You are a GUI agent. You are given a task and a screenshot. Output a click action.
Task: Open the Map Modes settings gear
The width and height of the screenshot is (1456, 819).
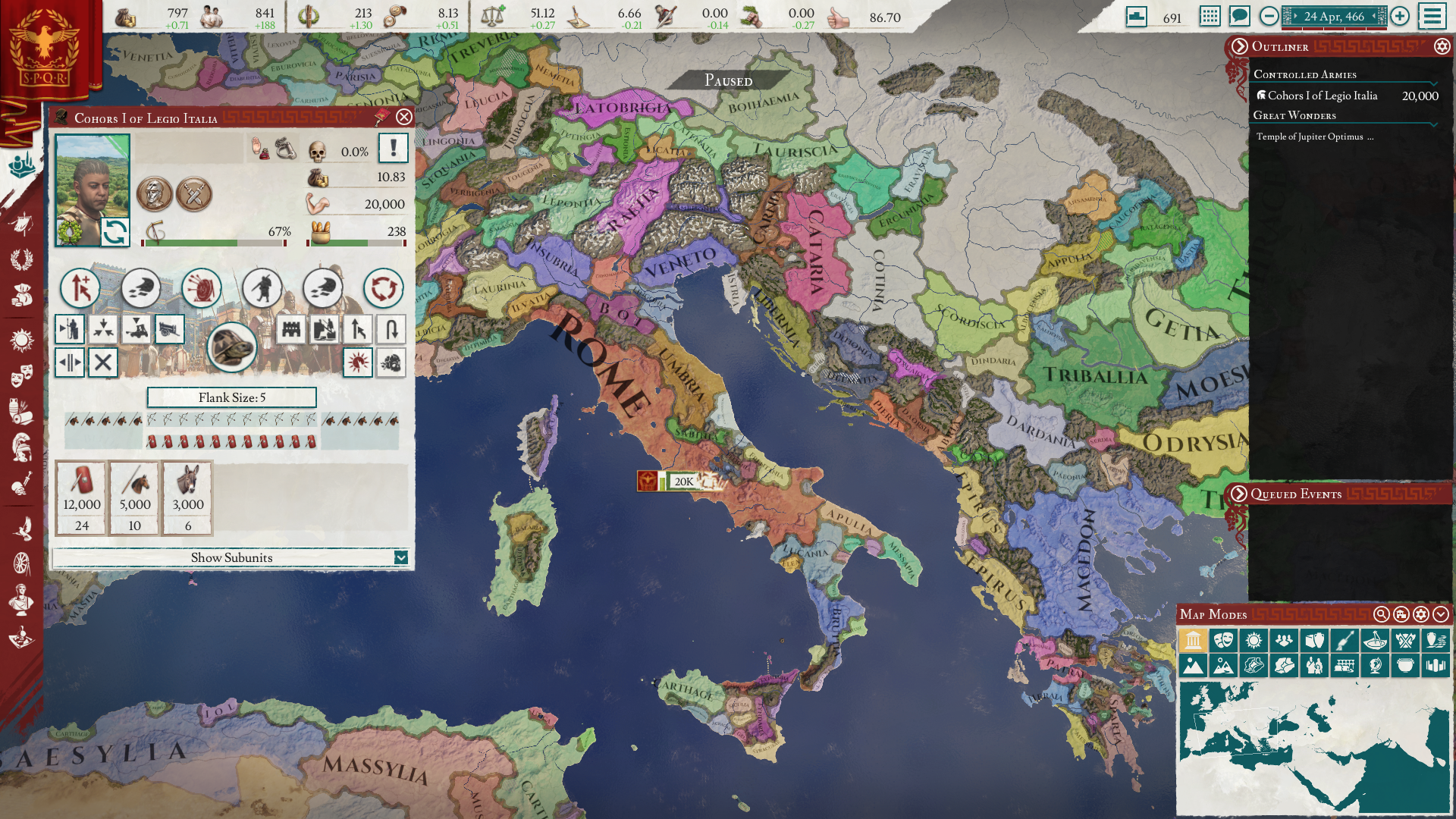click(1422, 614)
